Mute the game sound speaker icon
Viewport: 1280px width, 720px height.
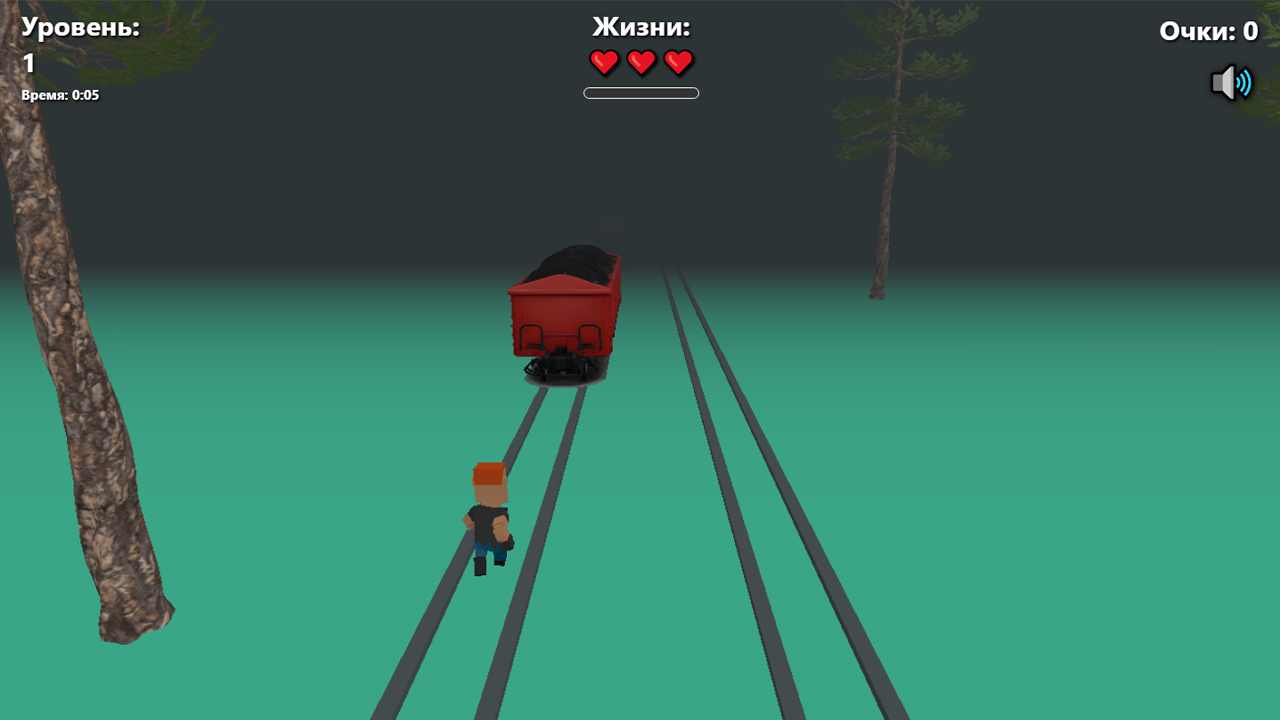(x=1232, y=82)
